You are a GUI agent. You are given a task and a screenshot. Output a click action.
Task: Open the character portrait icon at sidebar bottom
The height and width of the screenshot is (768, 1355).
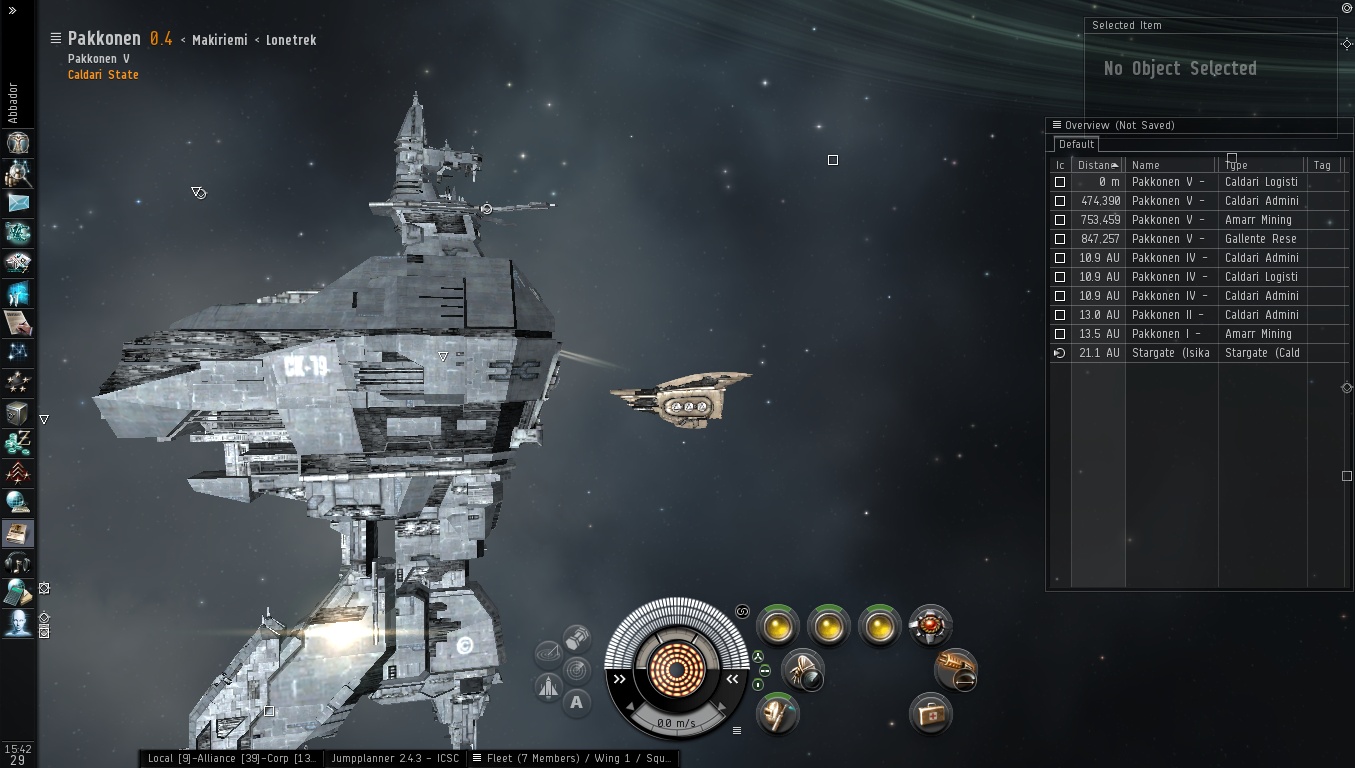click(18, 623)
